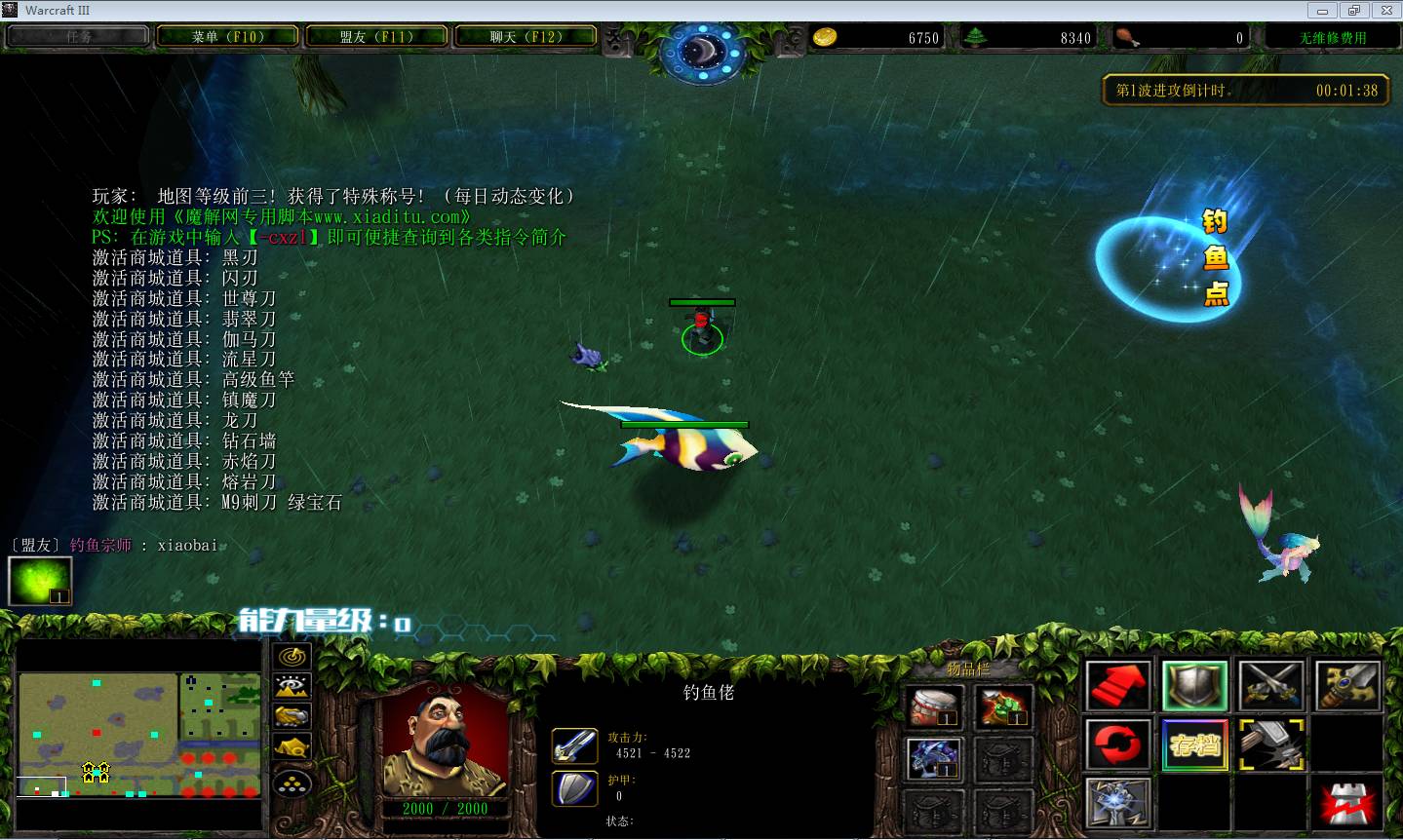Activate the red arrow move command
The width and height of the screenshot is (1403, 840).
[x=1117, y=685]
